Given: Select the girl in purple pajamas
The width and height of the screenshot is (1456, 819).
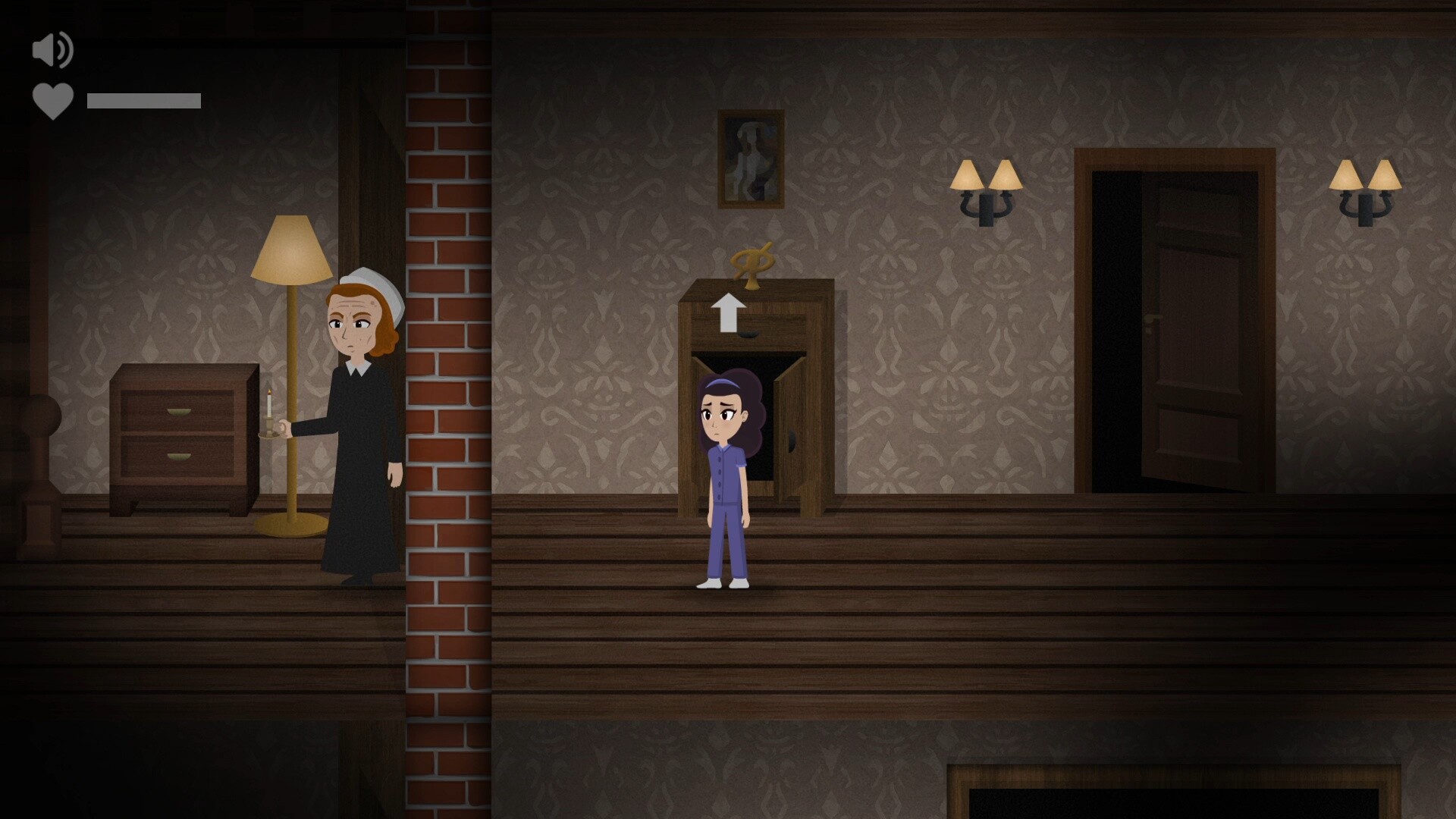Looking at the screenshot, I should point(724,470).
